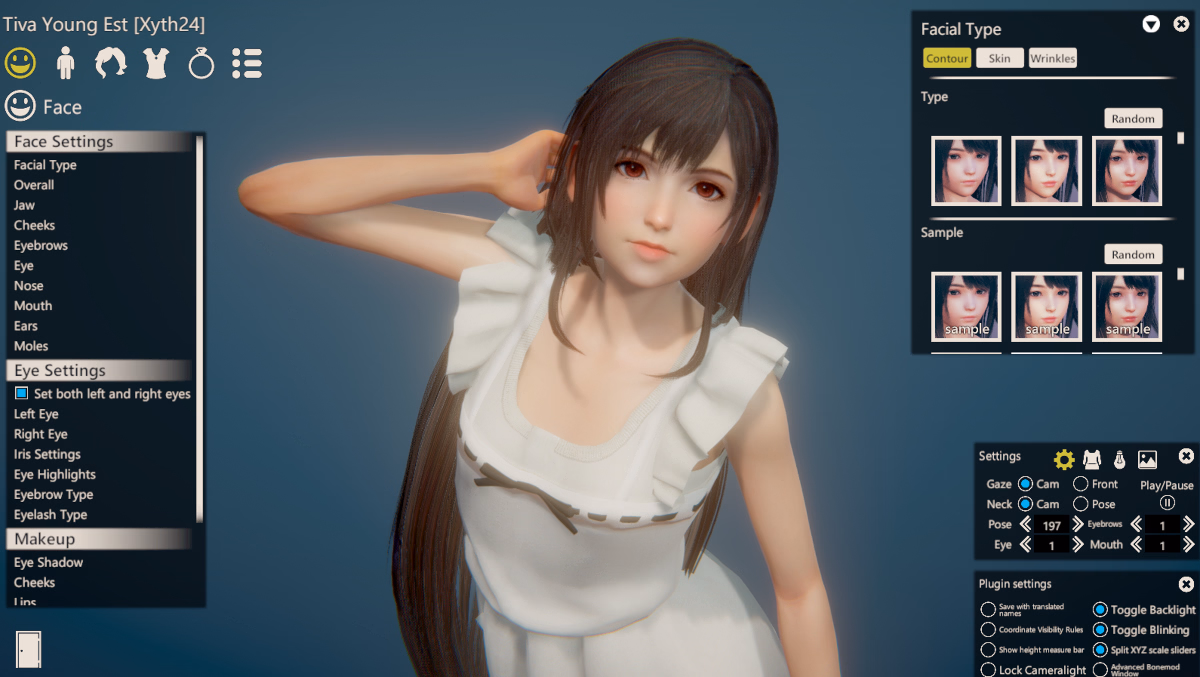Toggle Blinking plugin setting
This screenshot has width=1200, height=677.
(x=1100, y=630)
